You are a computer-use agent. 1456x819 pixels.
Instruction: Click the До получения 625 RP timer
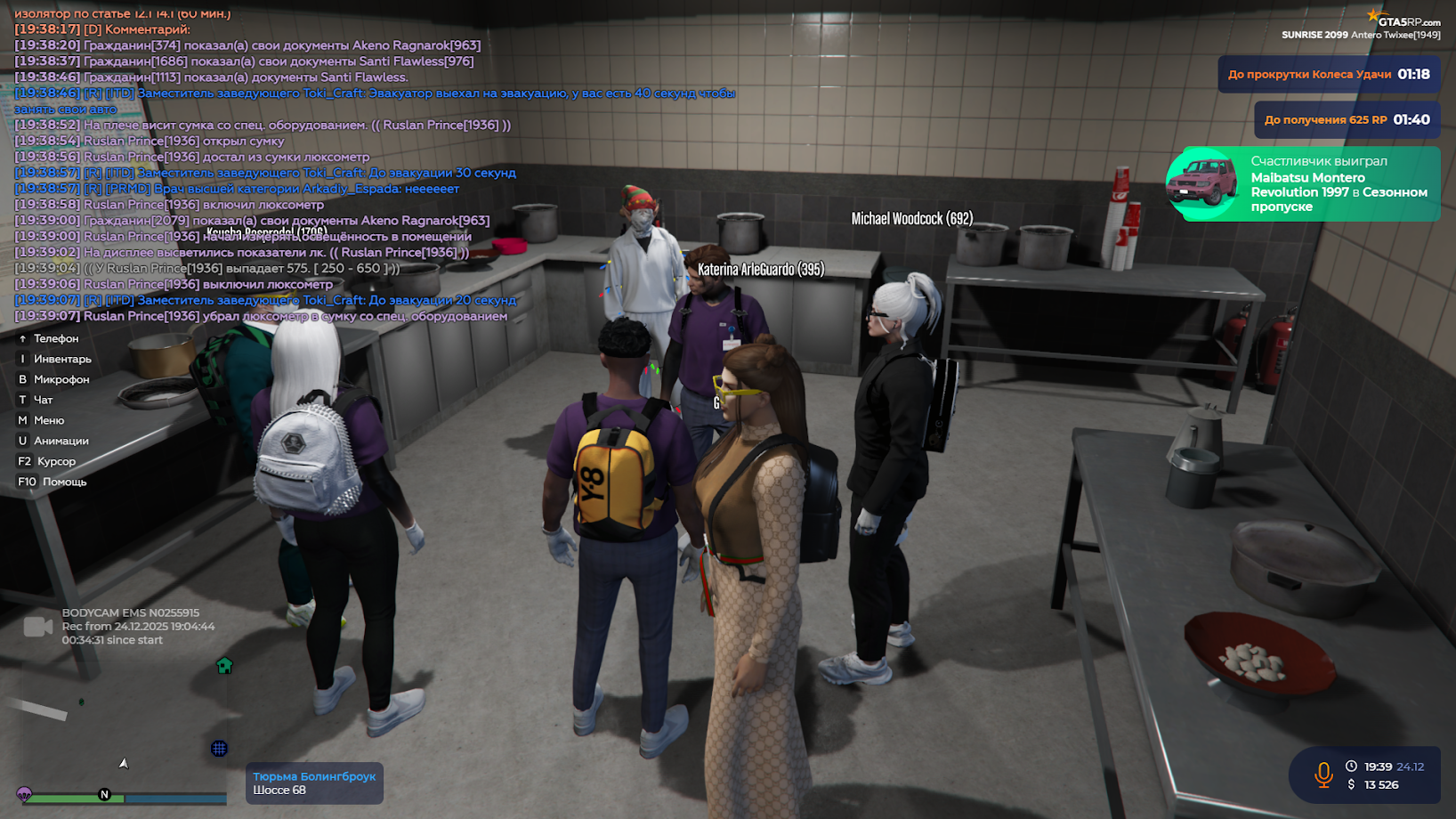(x=1347, y=118)
